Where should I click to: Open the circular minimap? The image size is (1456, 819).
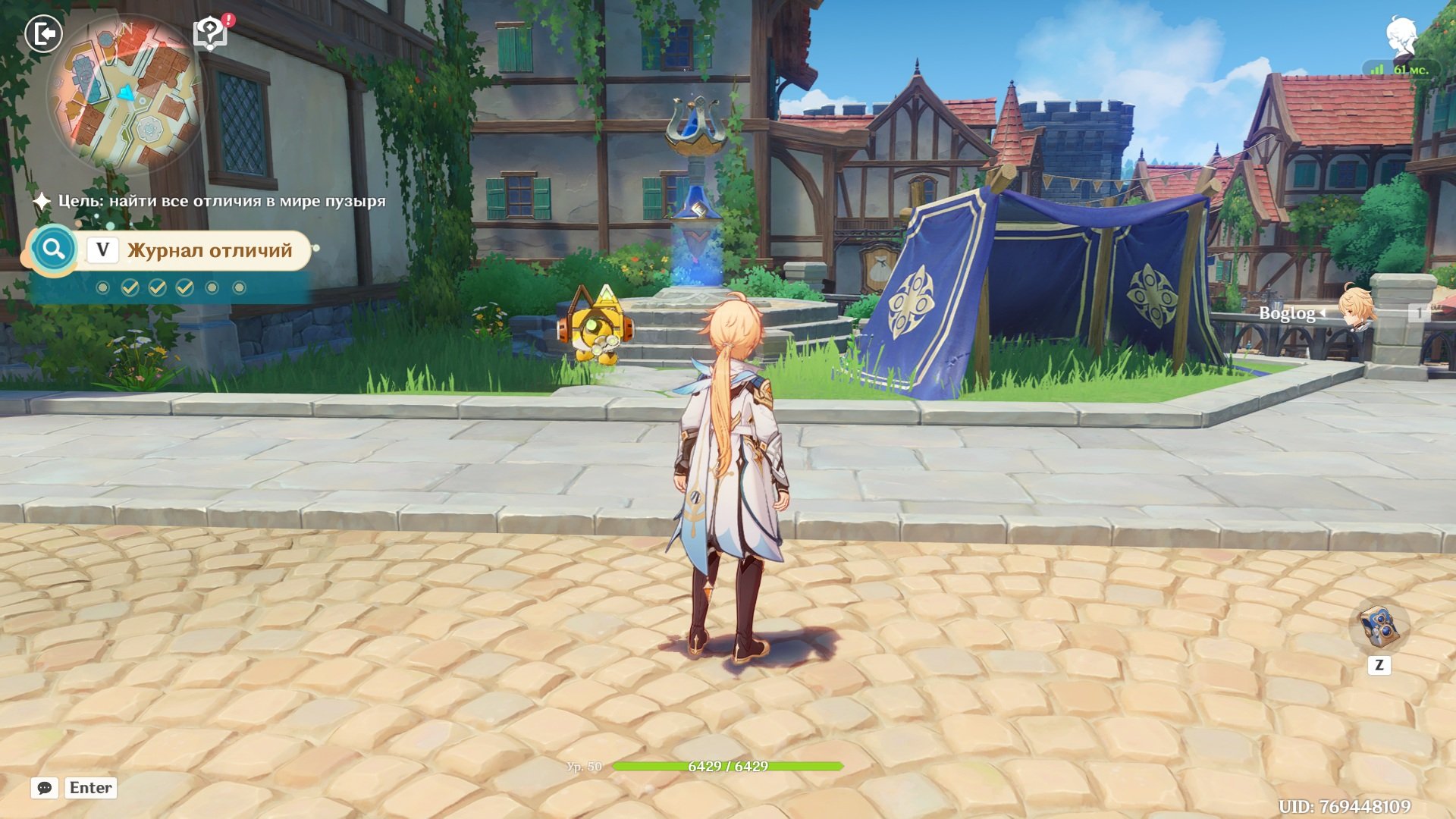click(x=125, y=95)
